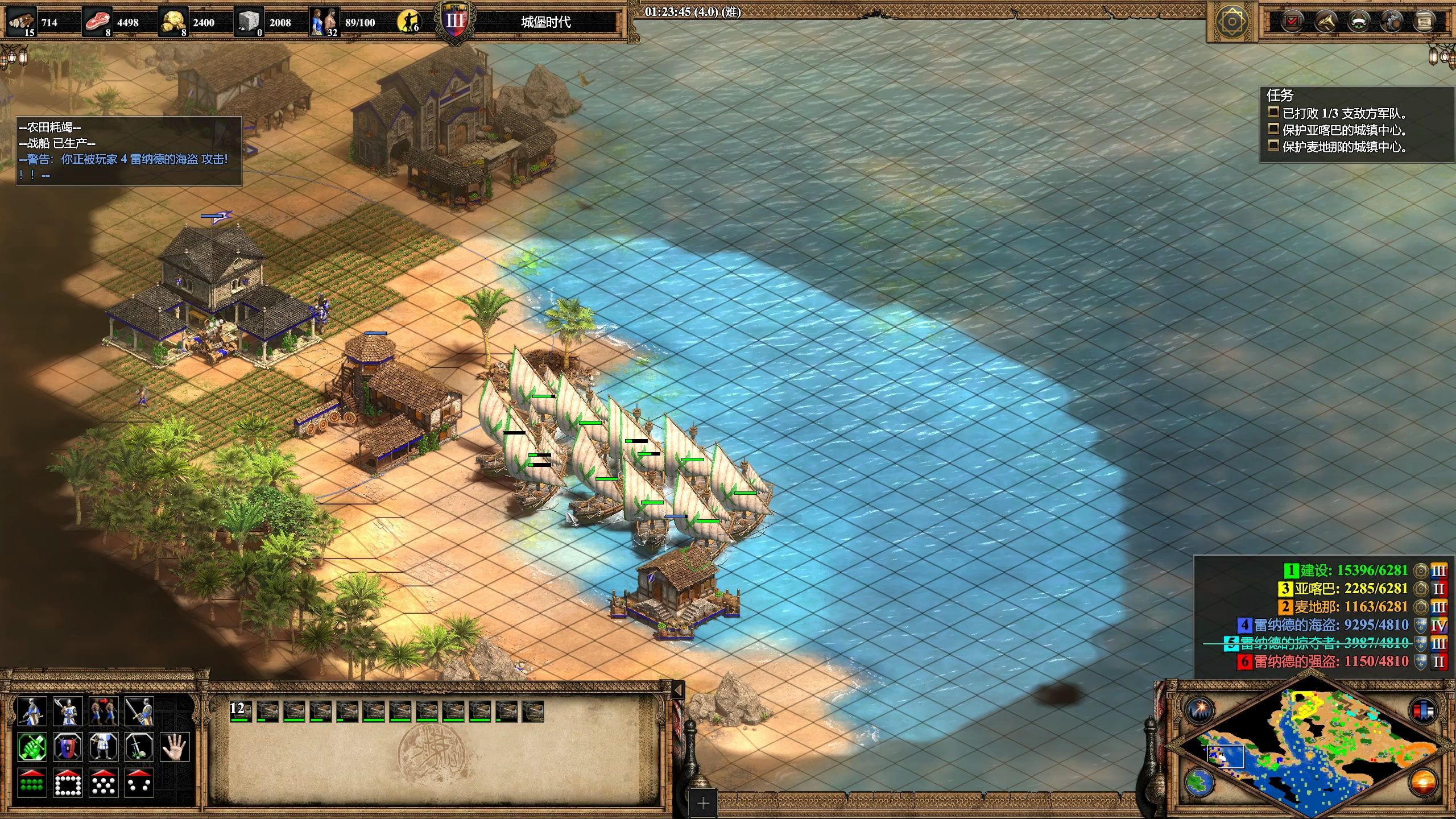Image resolution: width=1456 pixels, height=819 pixels.
Task: Activate the follow command icon
Action: tap(104, 711)
